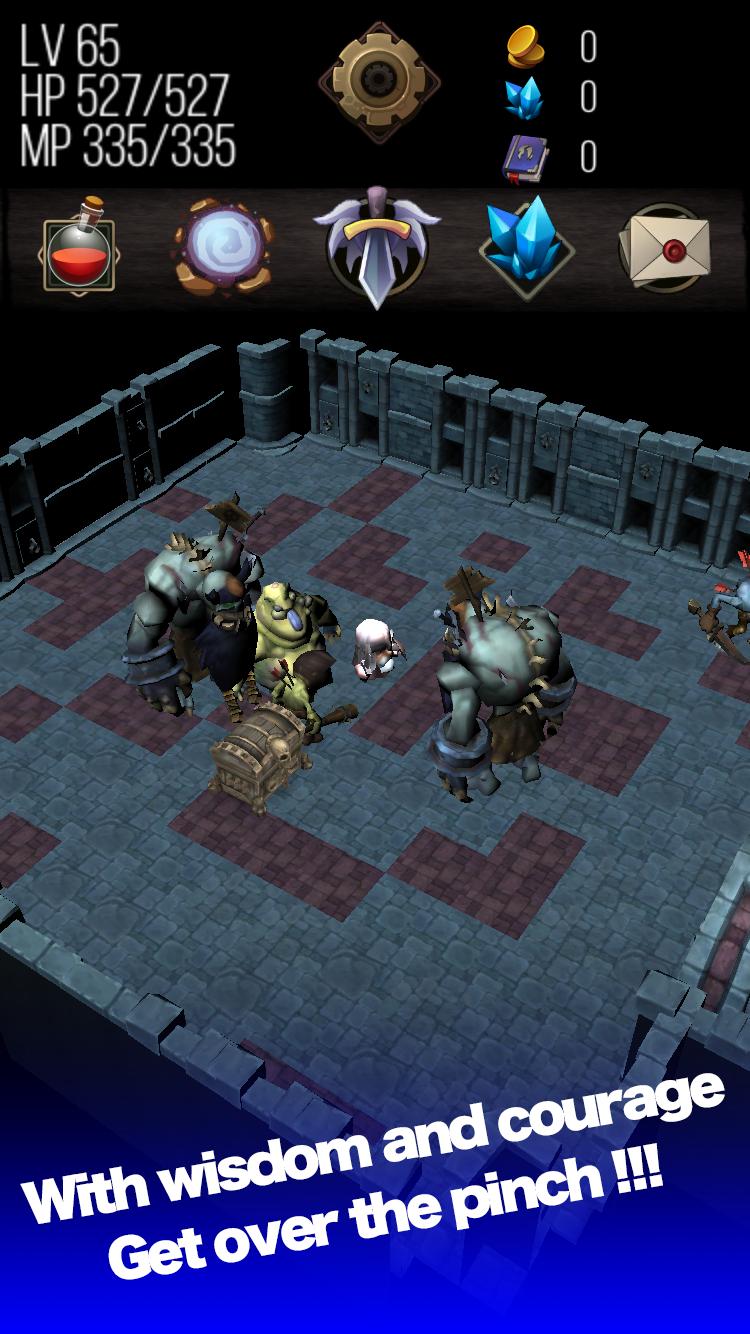Viewport: 750px width, 1334px height.
Task: Activate the swirling portal icon
Action: [x=223, y=245]
